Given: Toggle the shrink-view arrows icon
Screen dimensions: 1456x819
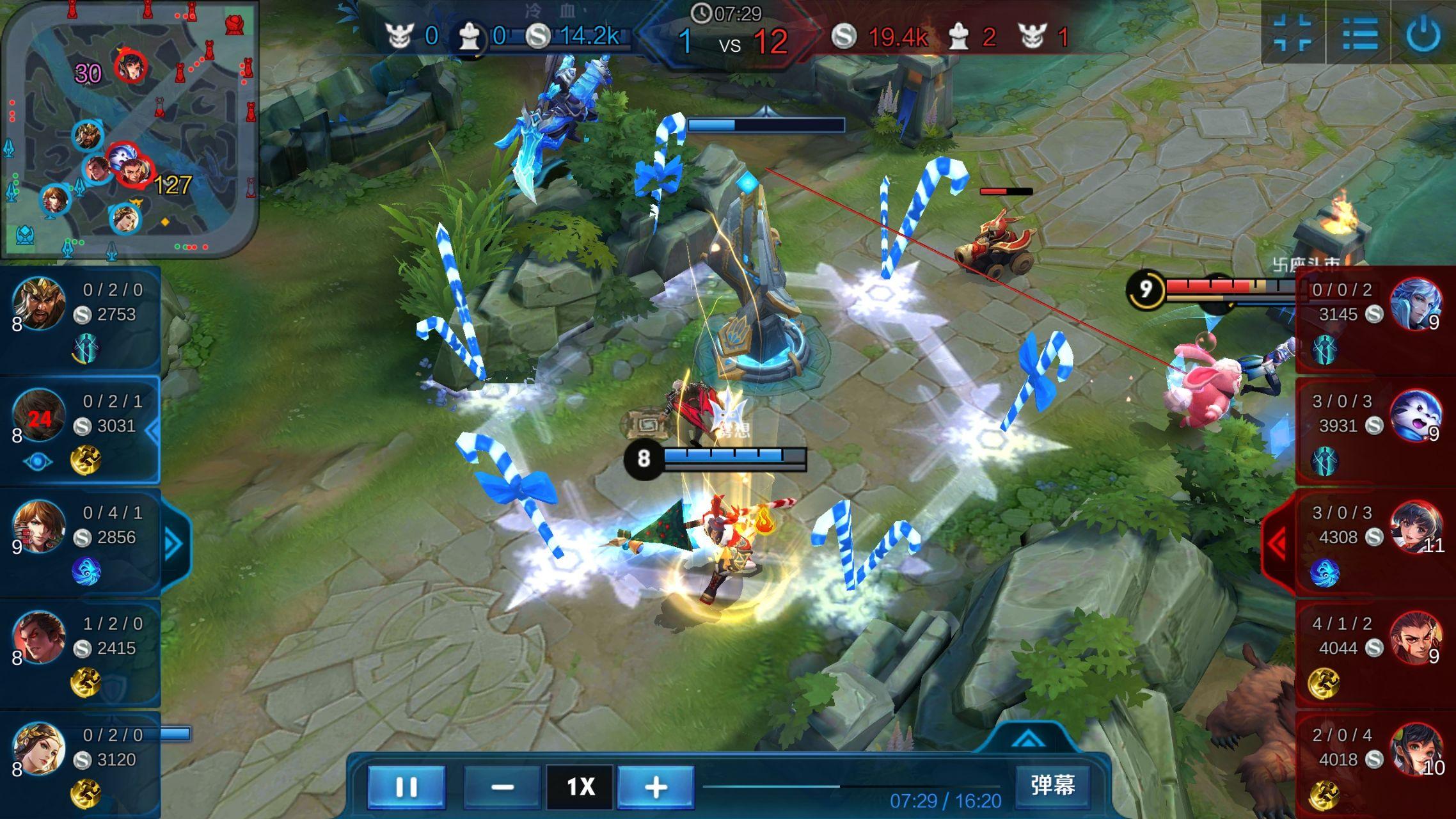Looking at the screenshot, I should 1293,33.
